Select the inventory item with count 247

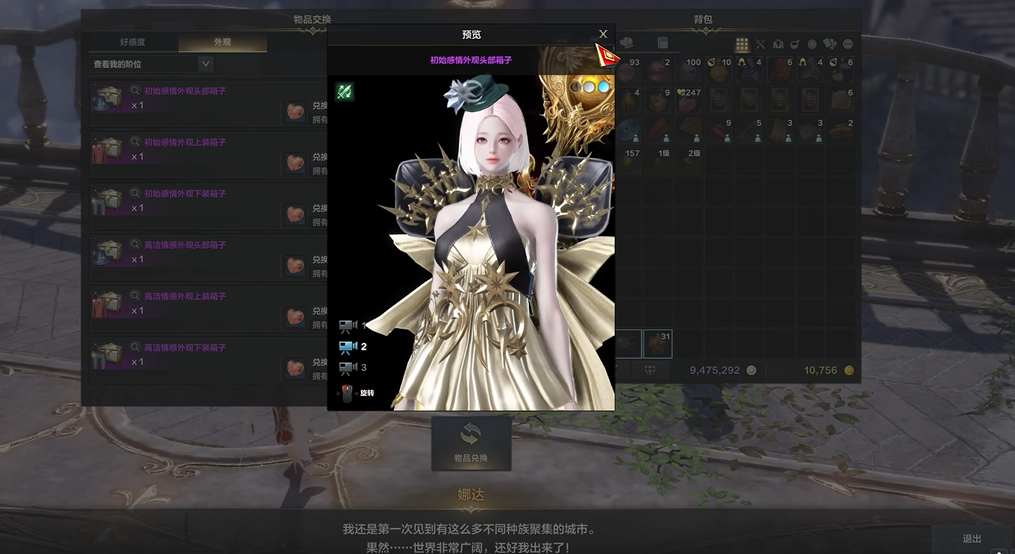tap(689, 101)
